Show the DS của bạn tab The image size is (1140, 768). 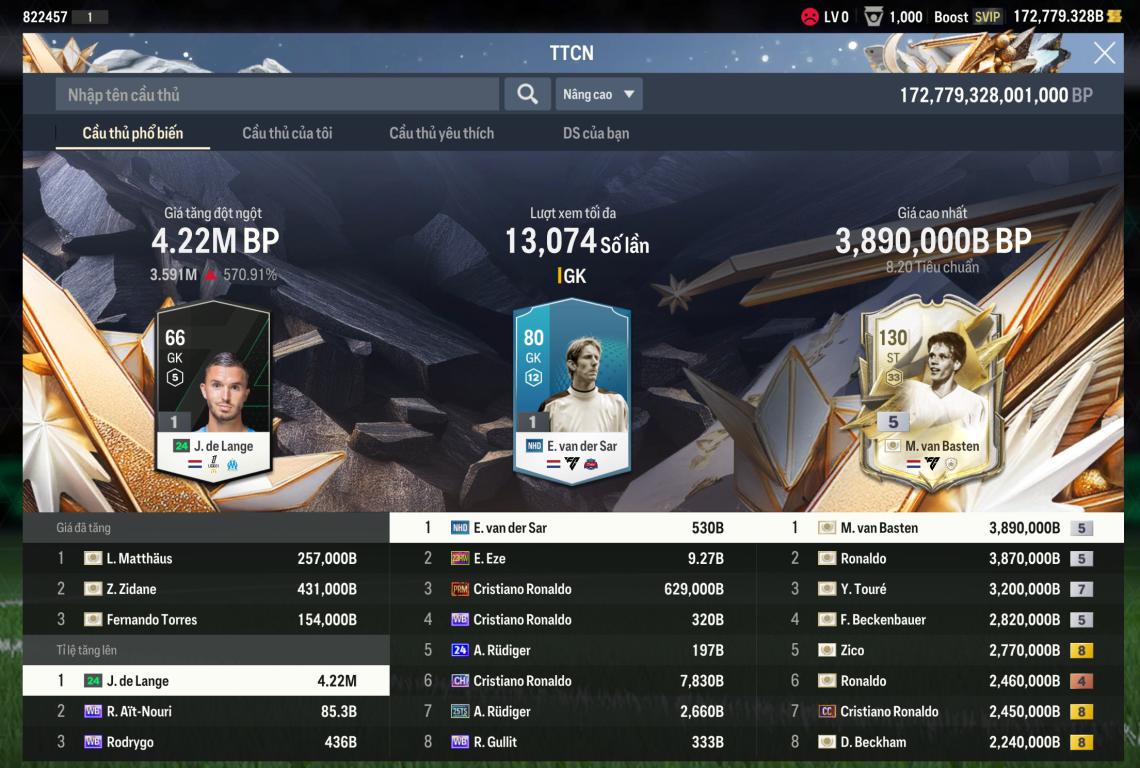click(596, 133)
